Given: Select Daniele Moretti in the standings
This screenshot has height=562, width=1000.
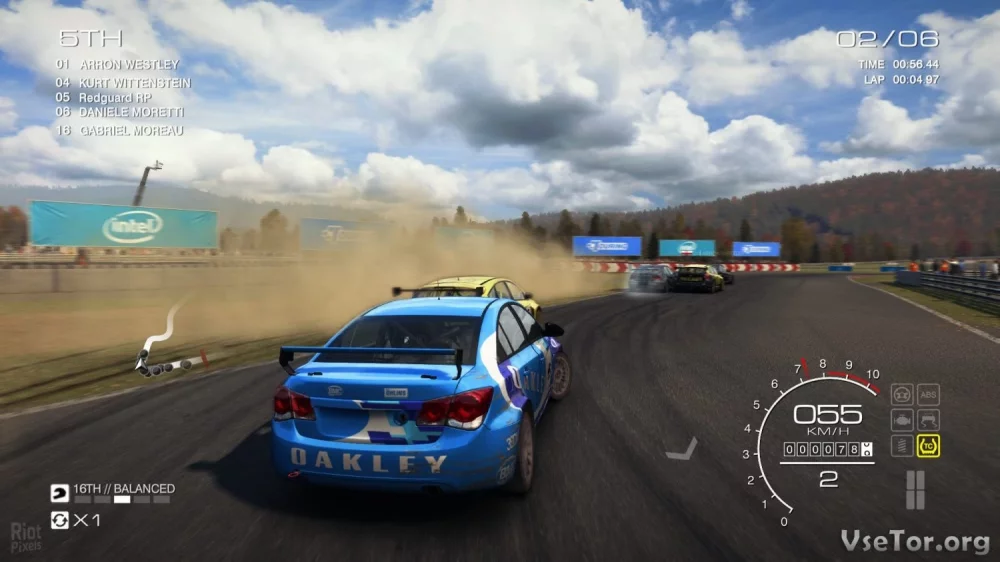Looking at the screenshot, I should (x=120, y=114).
